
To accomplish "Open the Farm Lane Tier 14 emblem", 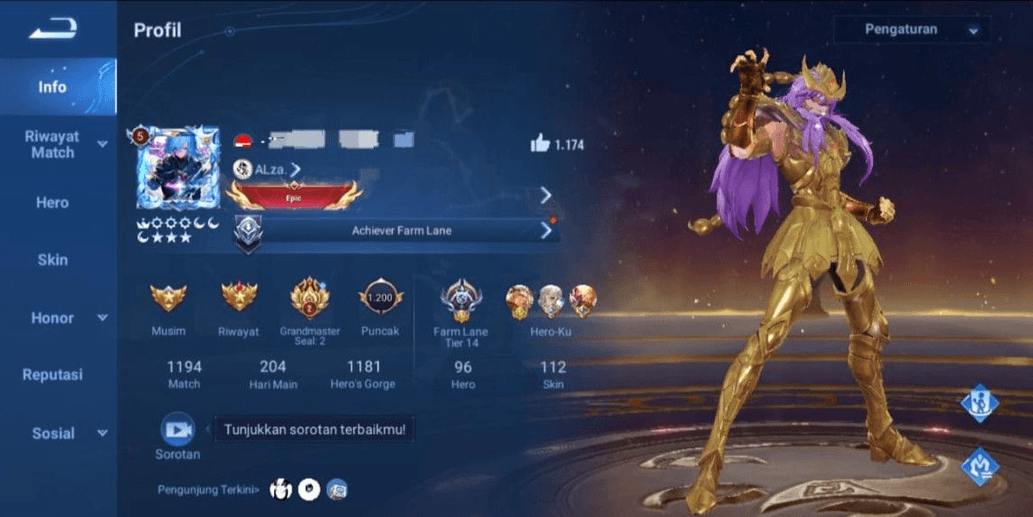I will (x=462, y=298).
